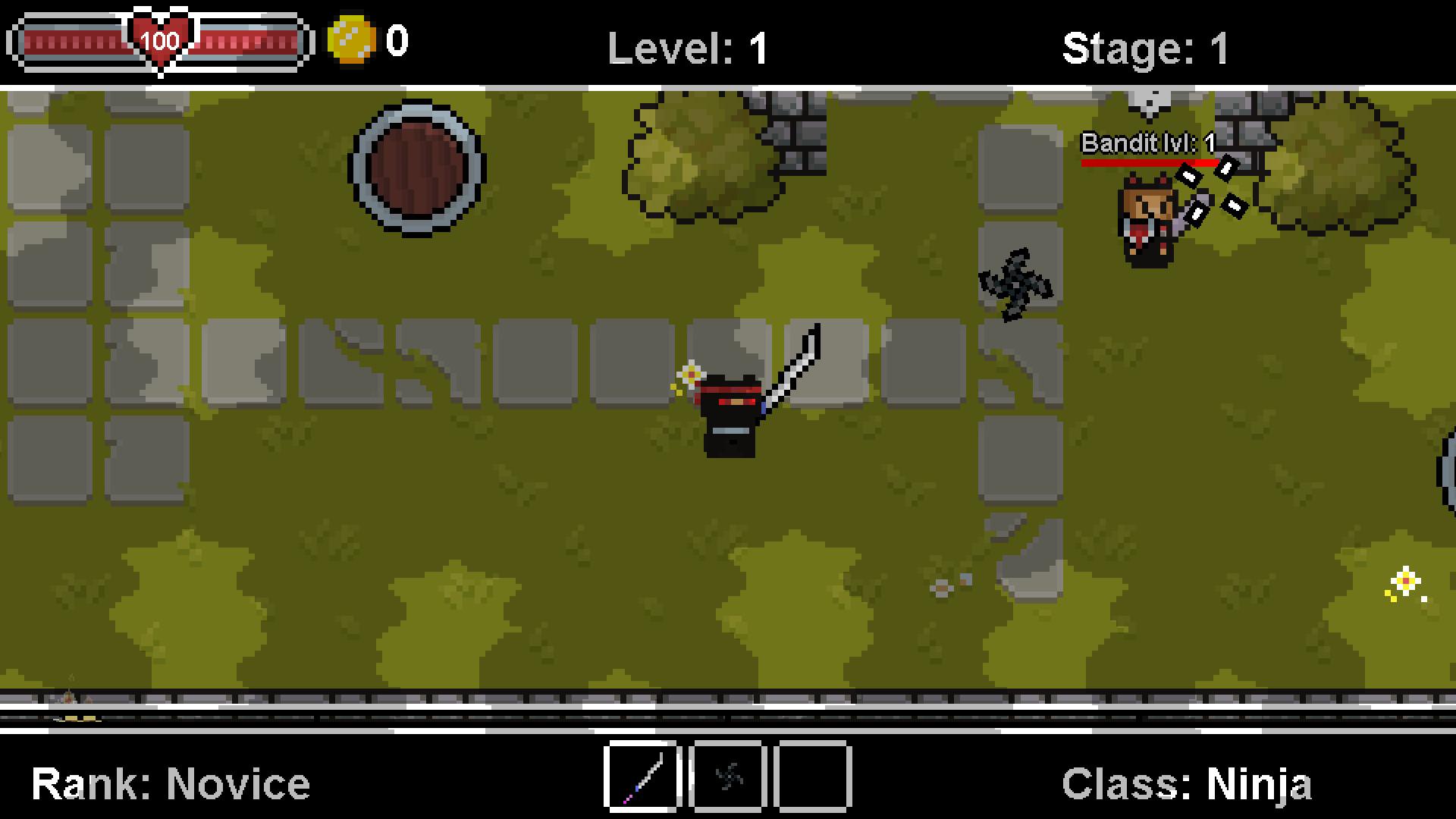Click the gold coin currency icon
Image resolution: width=1456 pixels, height=819 pixels.
pyautogui.click(x=352, y=37)
